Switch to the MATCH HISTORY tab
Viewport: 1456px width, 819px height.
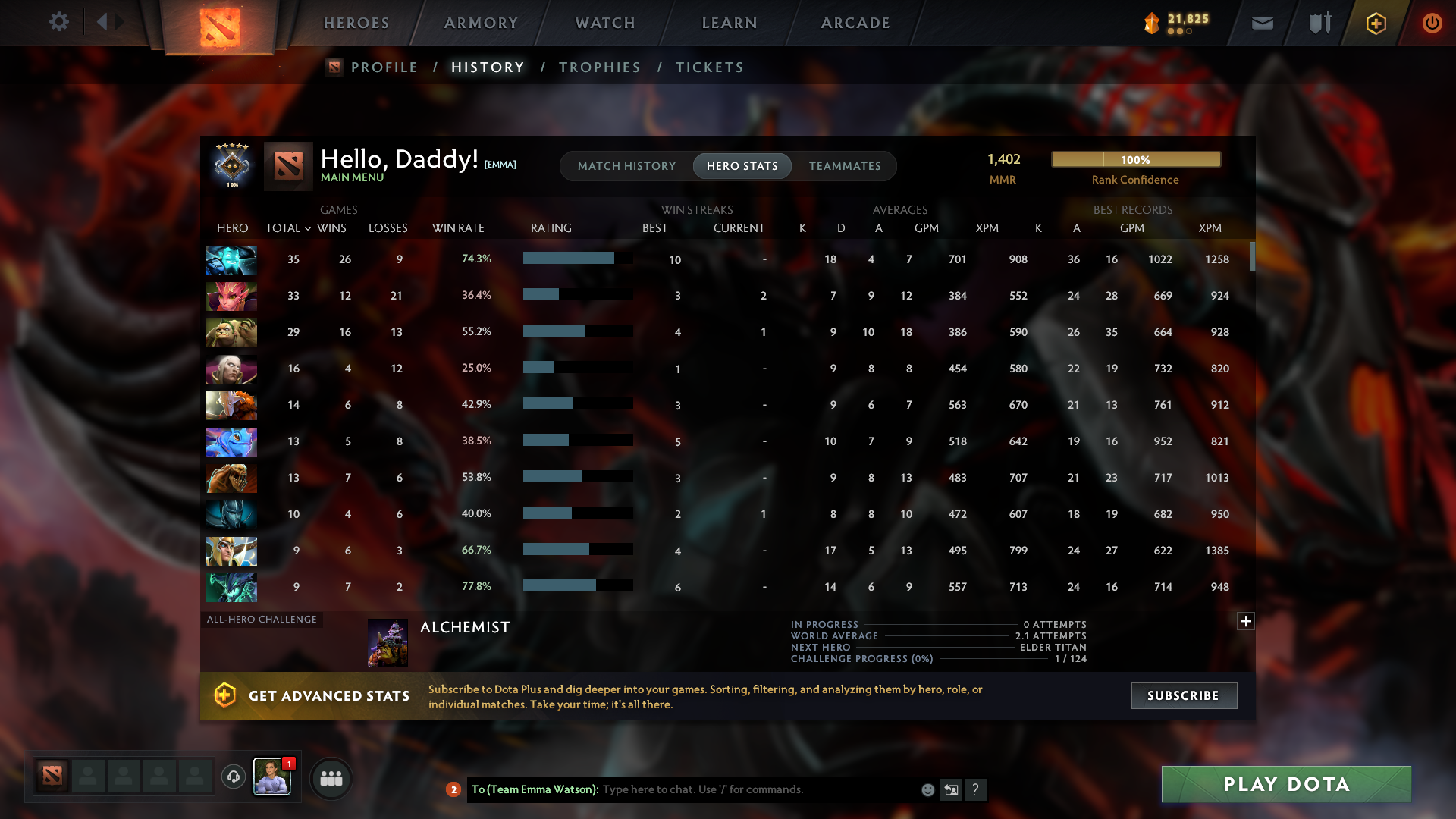click(x=626, y=165)
